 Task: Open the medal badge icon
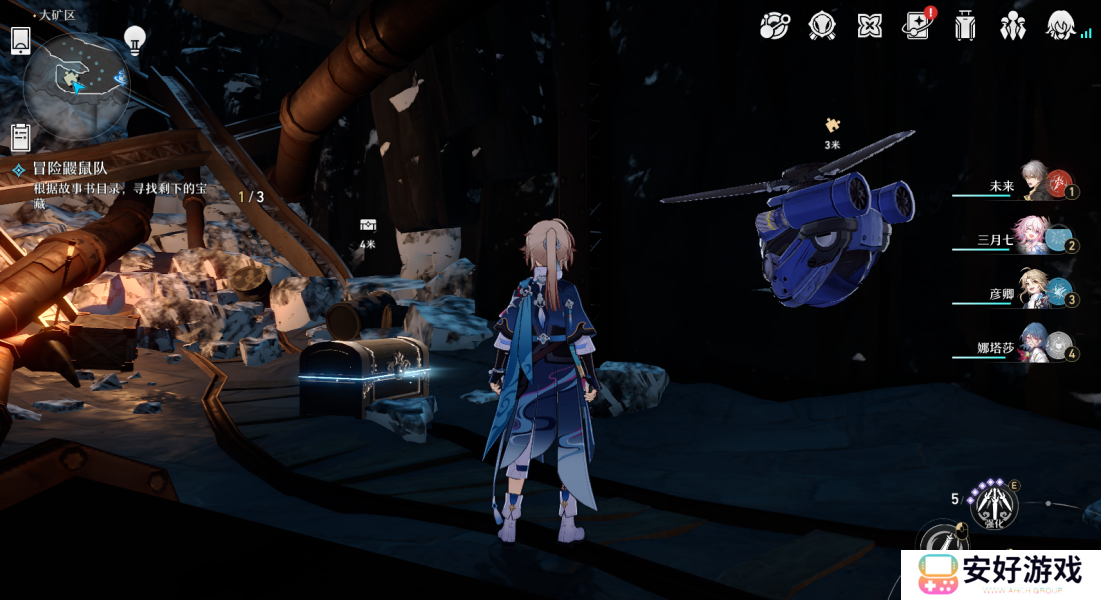click(x=821, y=26)
